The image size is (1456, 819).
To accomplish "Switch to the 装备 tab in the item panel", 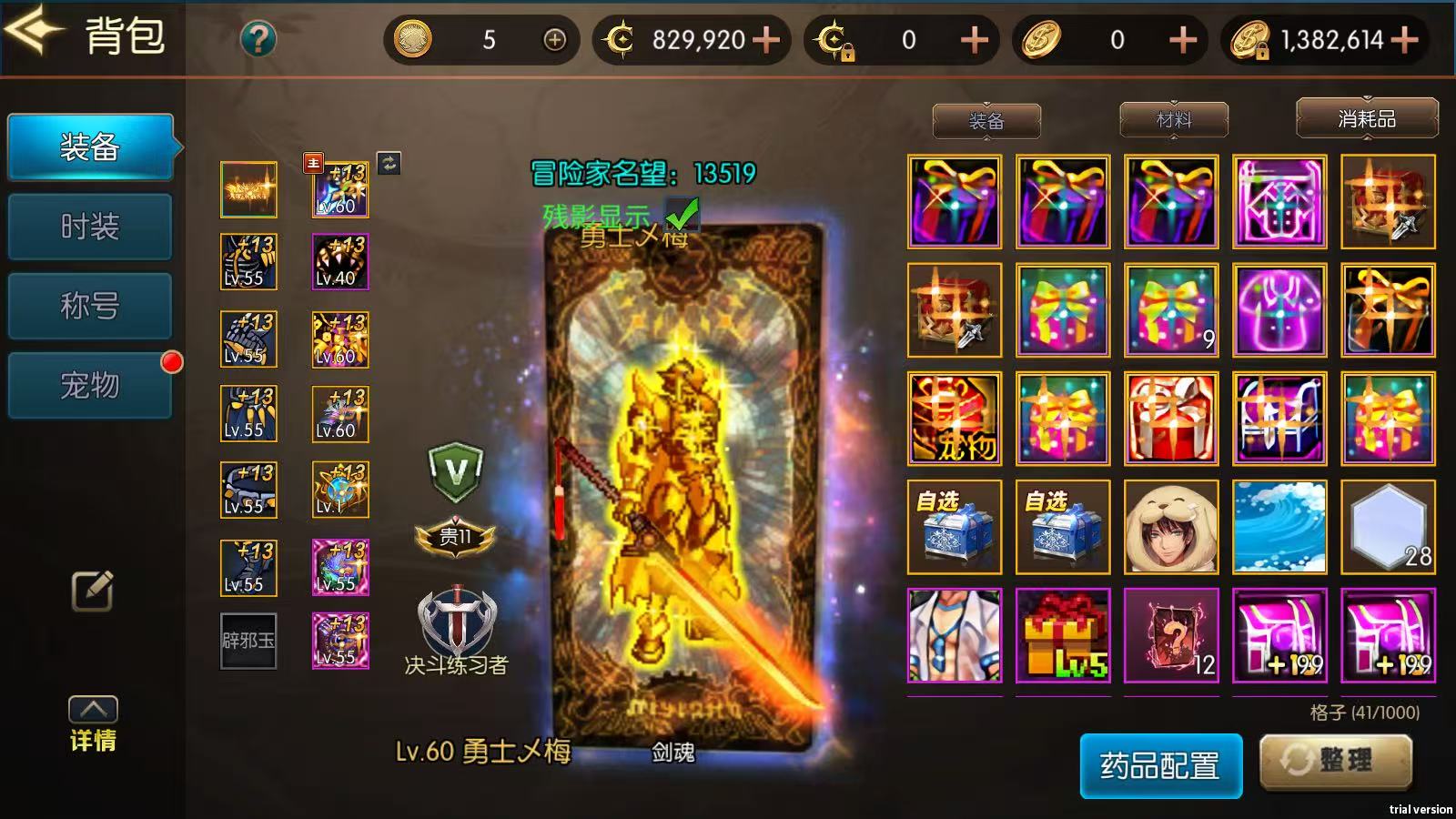I will click(986, 119).
